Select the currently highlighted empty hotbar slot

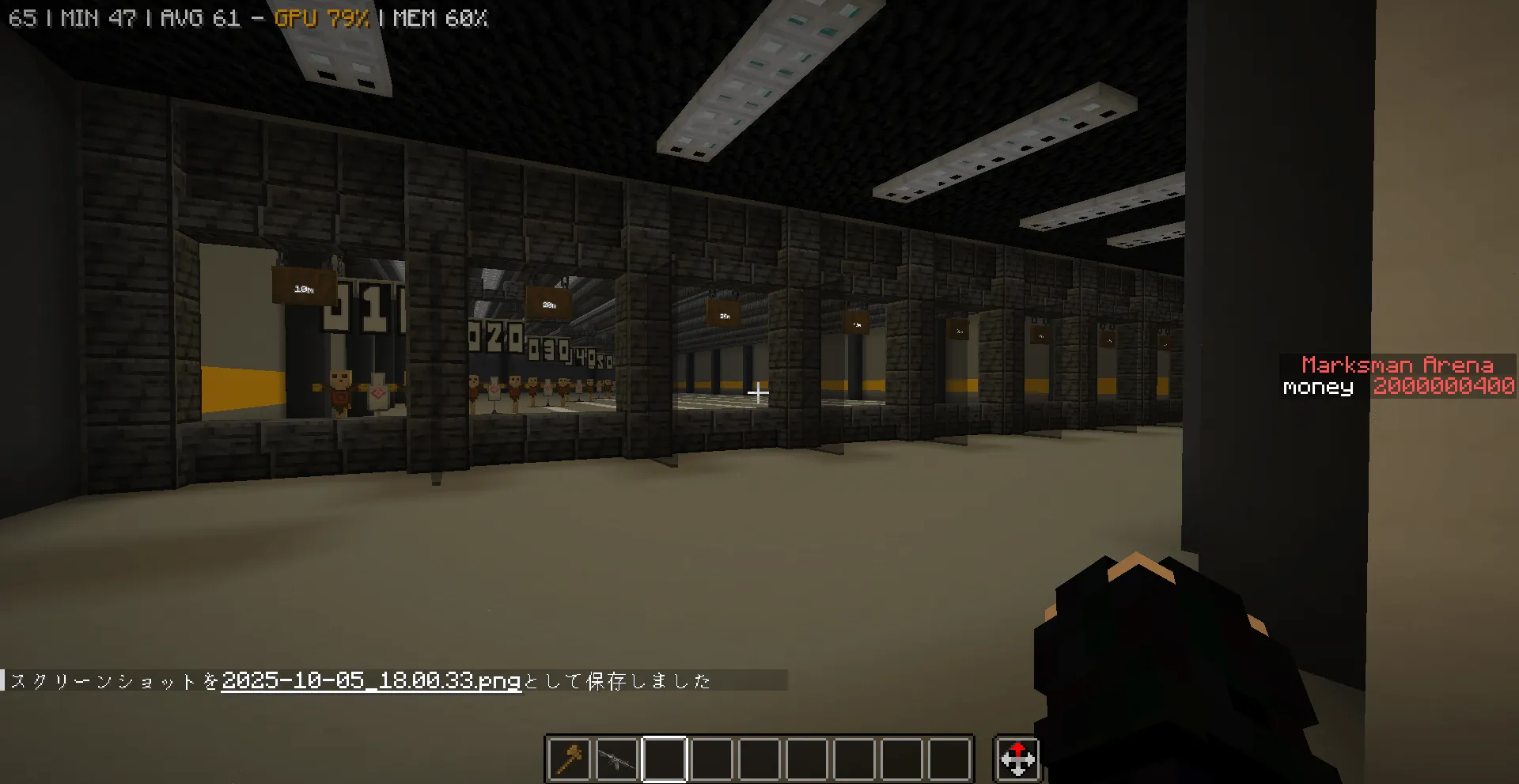[x=665, y=759]
